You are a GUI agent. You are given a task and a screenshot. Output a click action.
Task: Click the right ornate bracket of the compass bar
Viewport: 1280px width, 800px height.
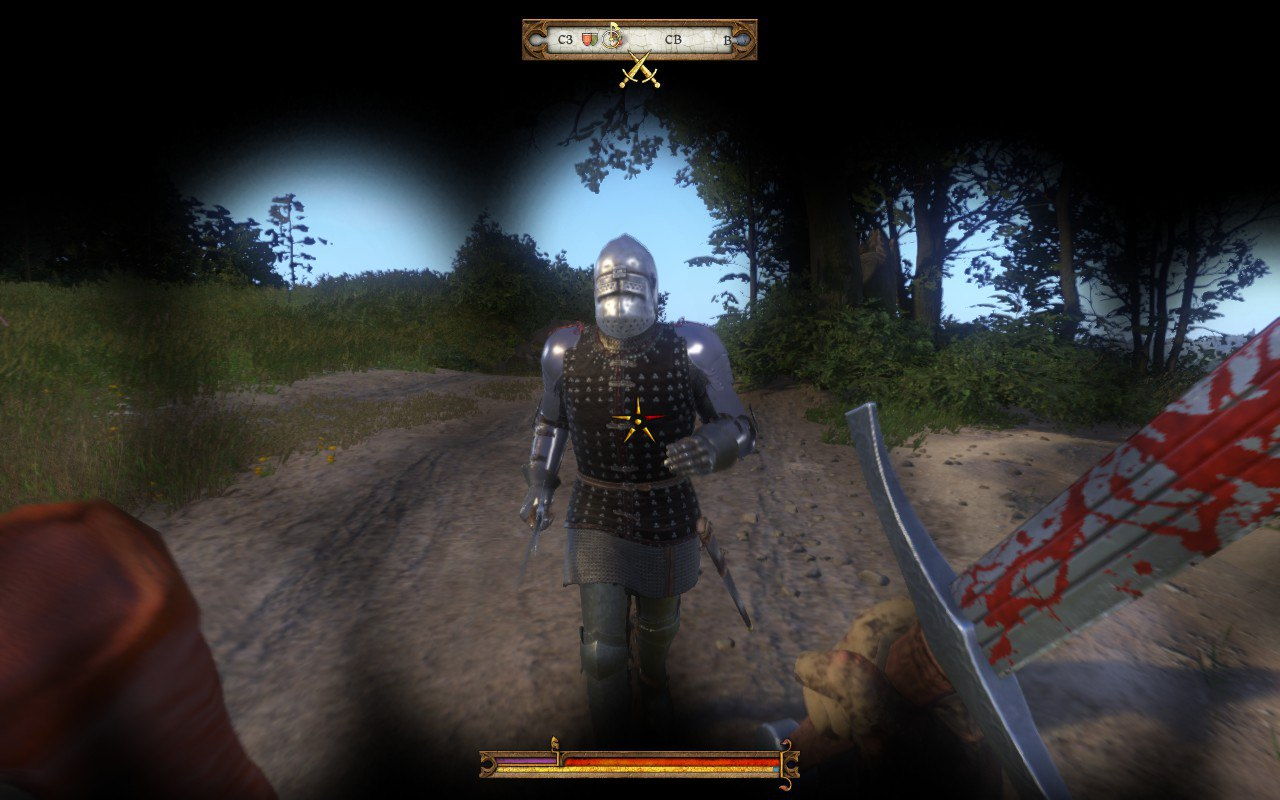(745, 38)
